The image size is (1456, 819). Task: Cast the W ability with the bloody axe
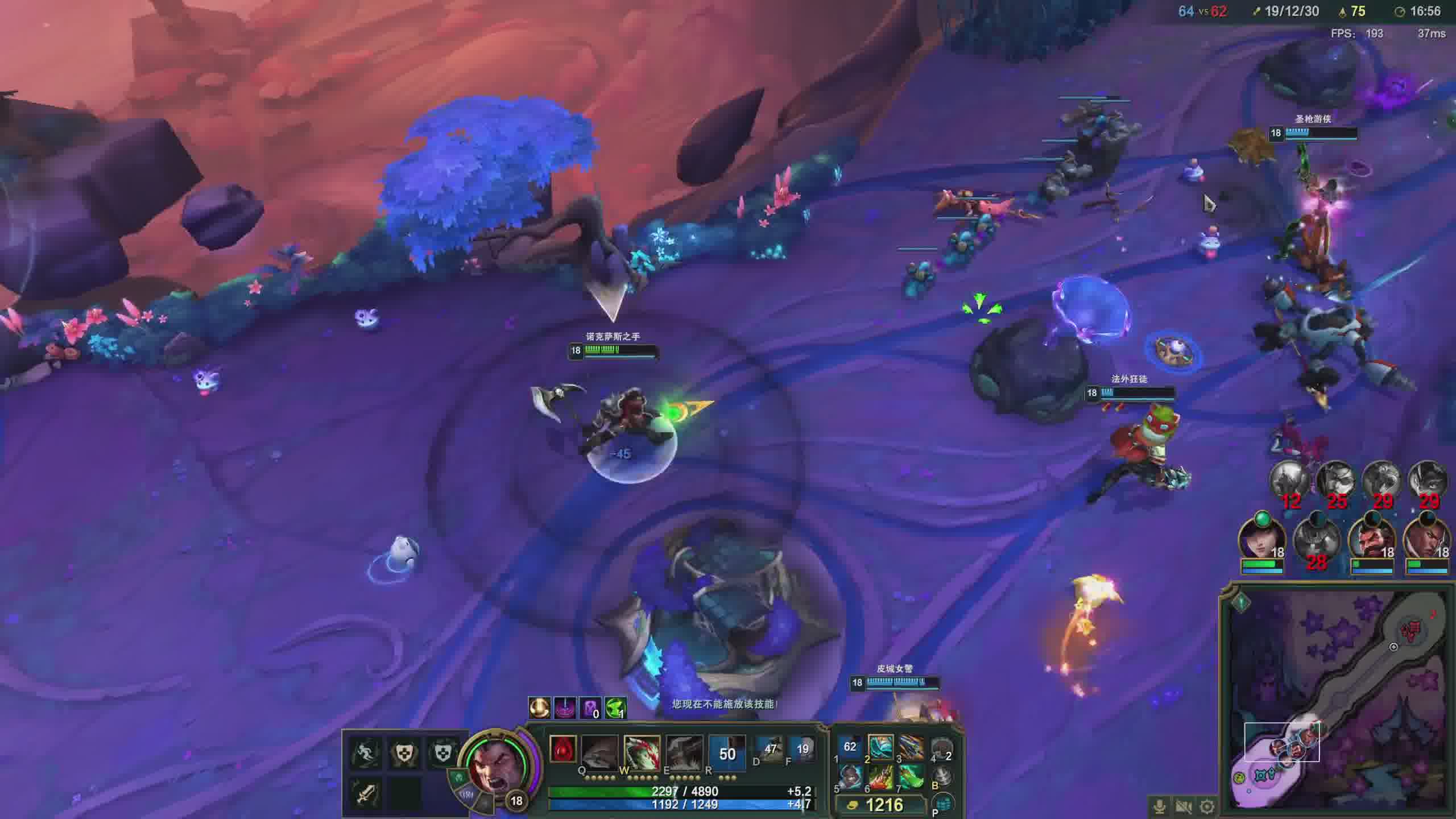[x=642, y=752]
